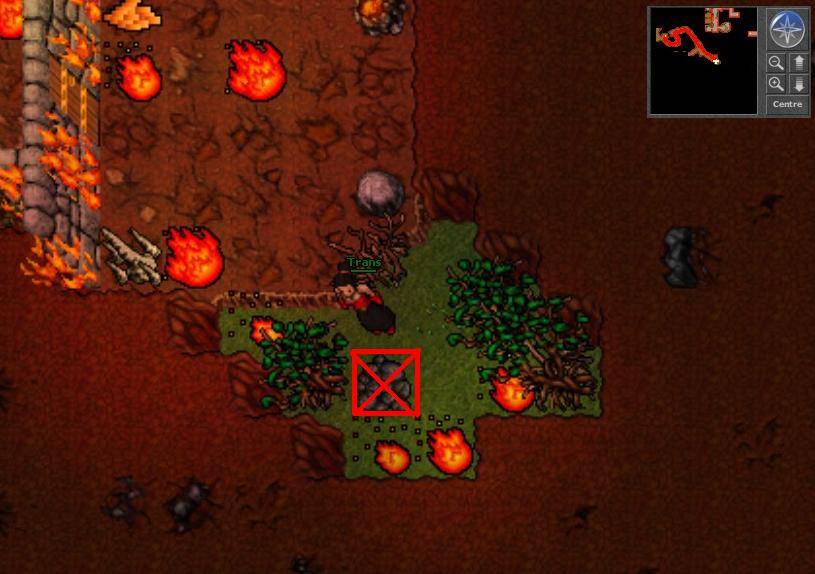The height and width of the screenshot is (574, 815).
Task: Centre the minimap on the player
Action: pos(787,104)
